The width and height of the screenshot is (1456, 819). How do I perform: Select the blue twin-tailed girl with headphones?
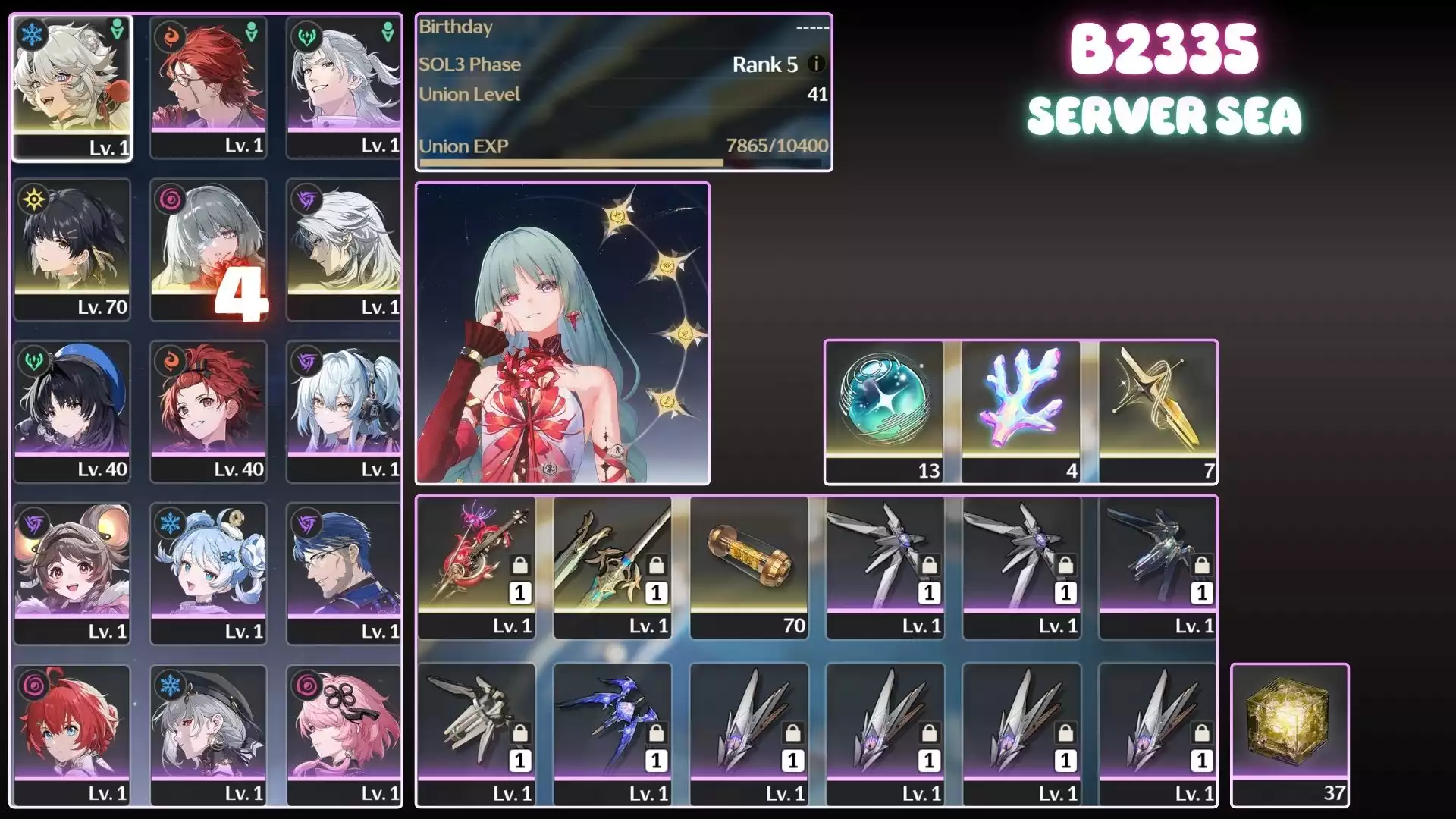pos(344,411)
